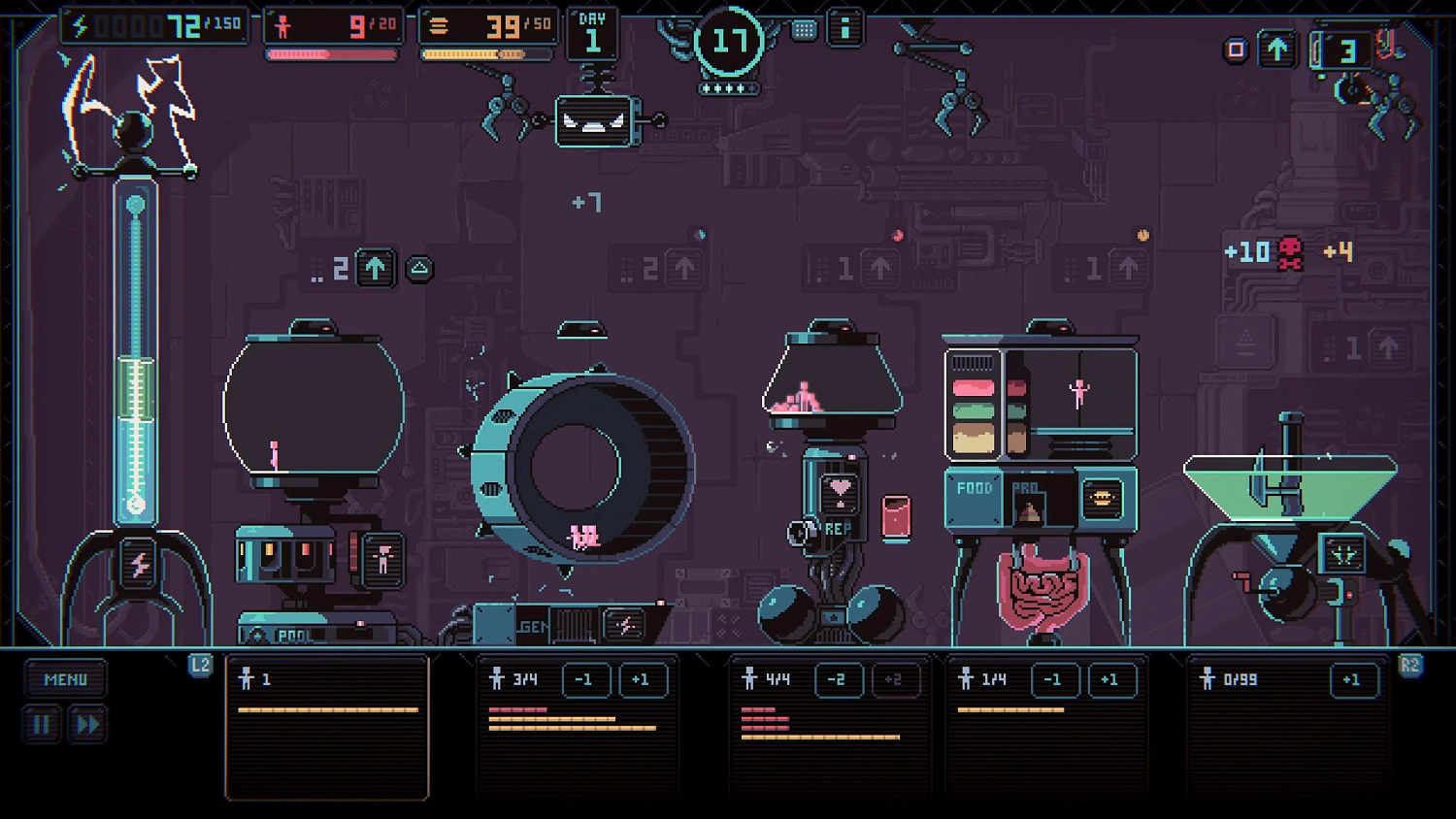
Task: Open the MENU button
Action: click(x=65, y=680)
